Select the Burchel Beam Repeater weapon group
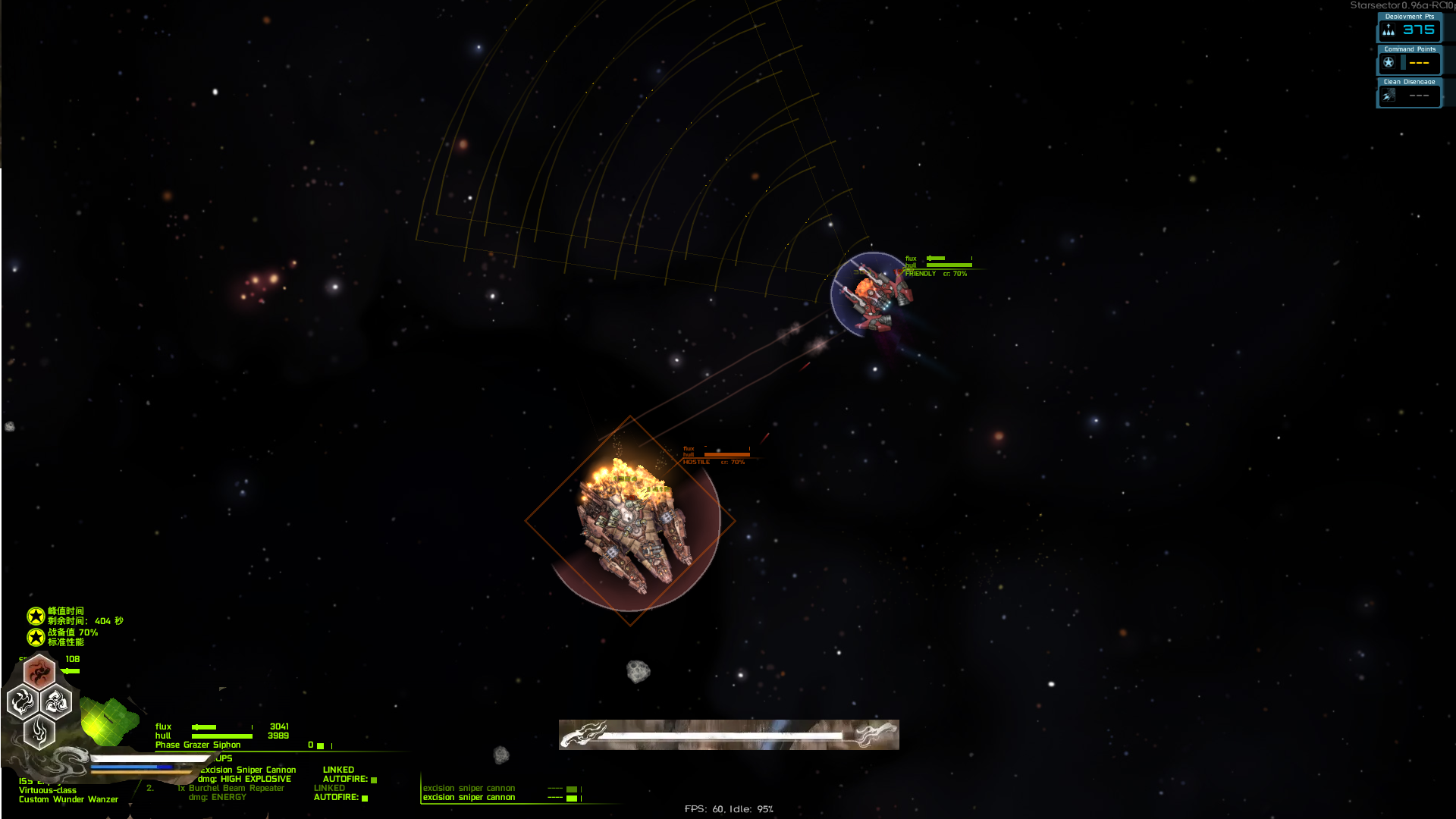Screen dimensions: 1456x819 coord(236,788)
